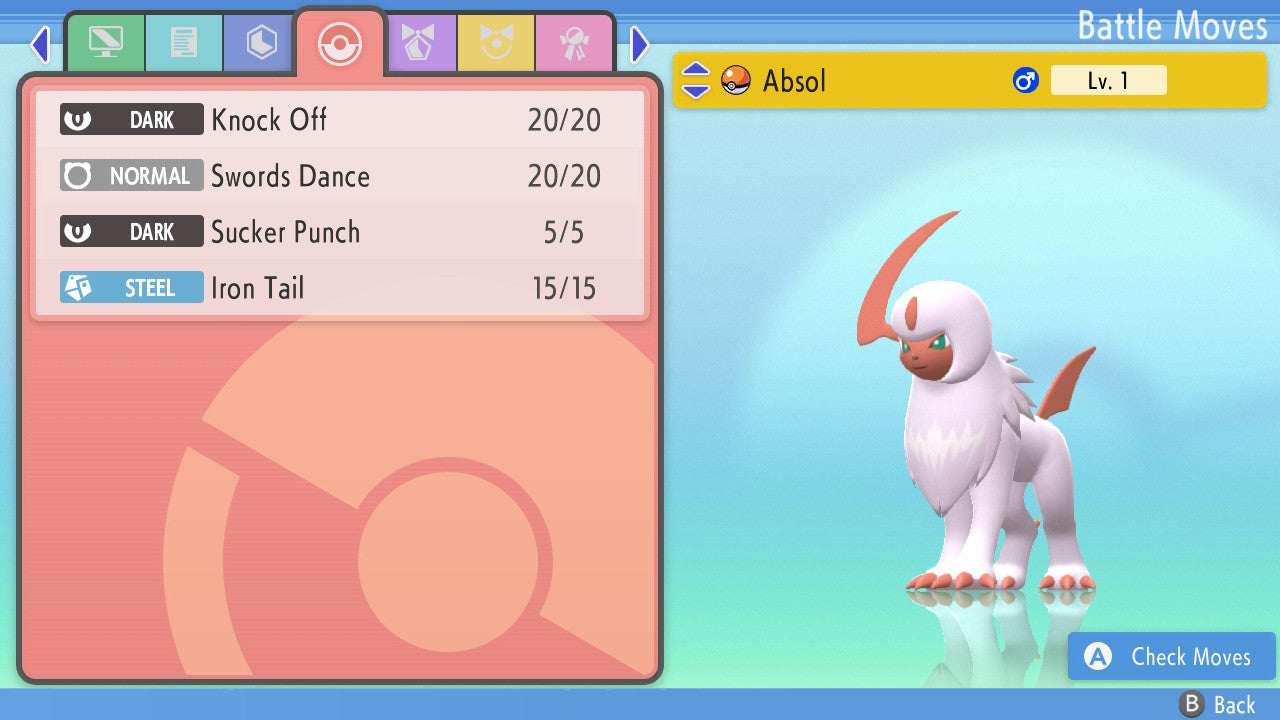Click the left page navigation arrow
The image size is (1280, 720).
tap(40, 45)
